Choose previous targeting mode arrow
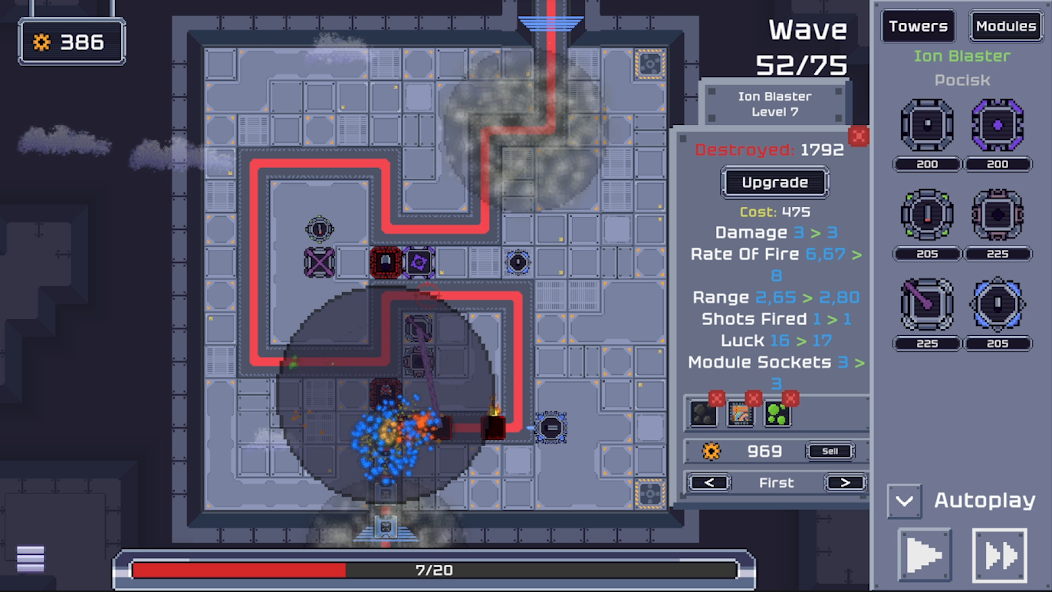The width and height of the screenshot is (1052, 592). [709, 483]
